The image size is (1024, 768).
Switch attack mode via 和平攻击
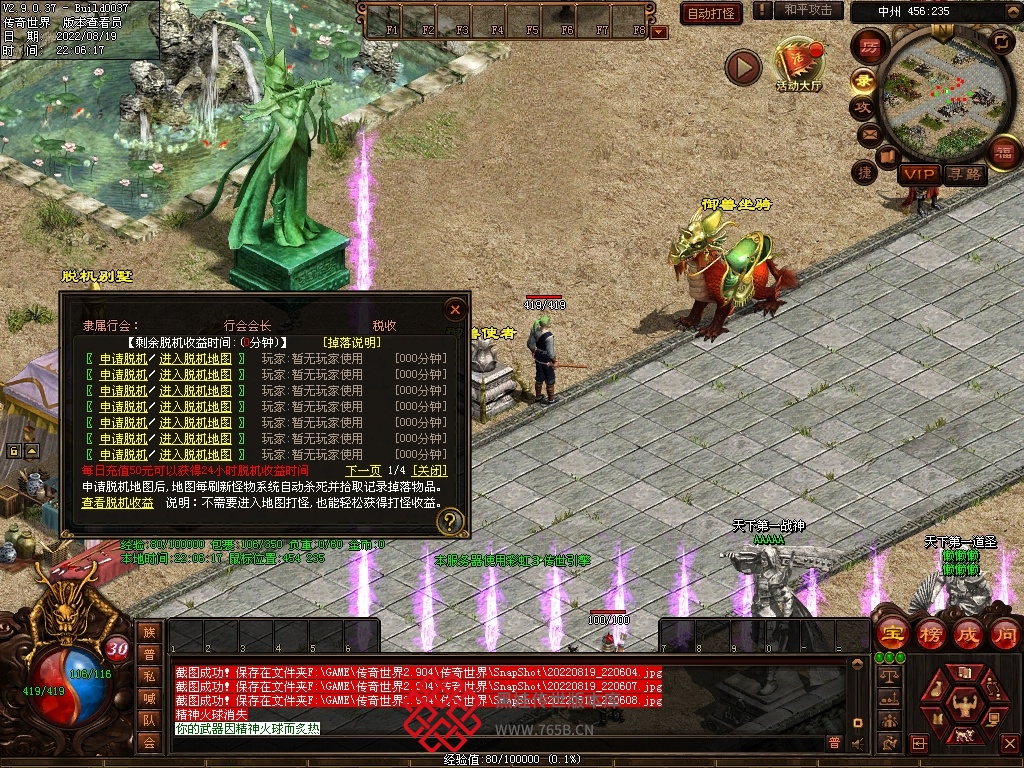tap(807, 10)
